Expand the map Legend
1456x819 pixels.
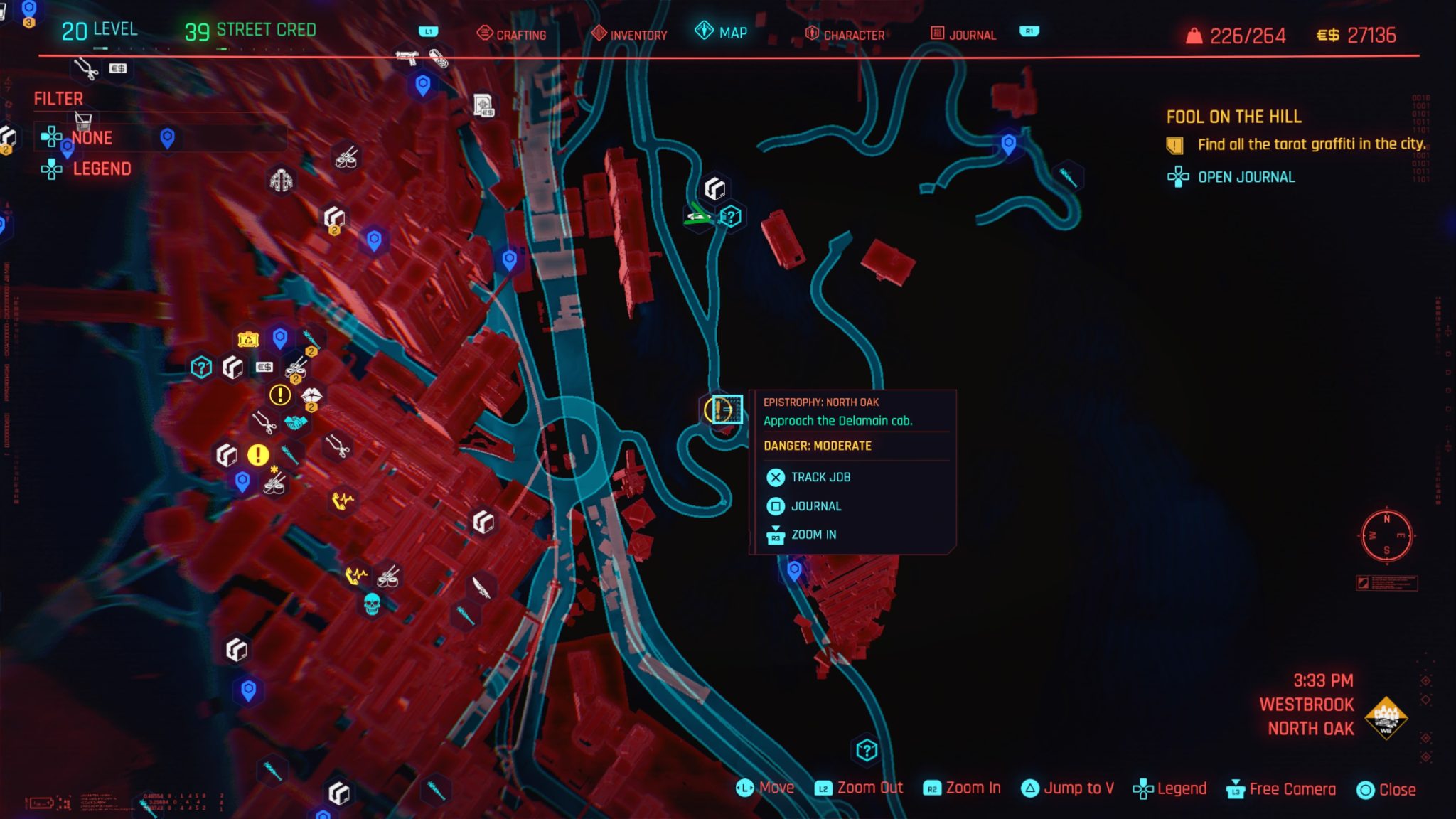101,169
